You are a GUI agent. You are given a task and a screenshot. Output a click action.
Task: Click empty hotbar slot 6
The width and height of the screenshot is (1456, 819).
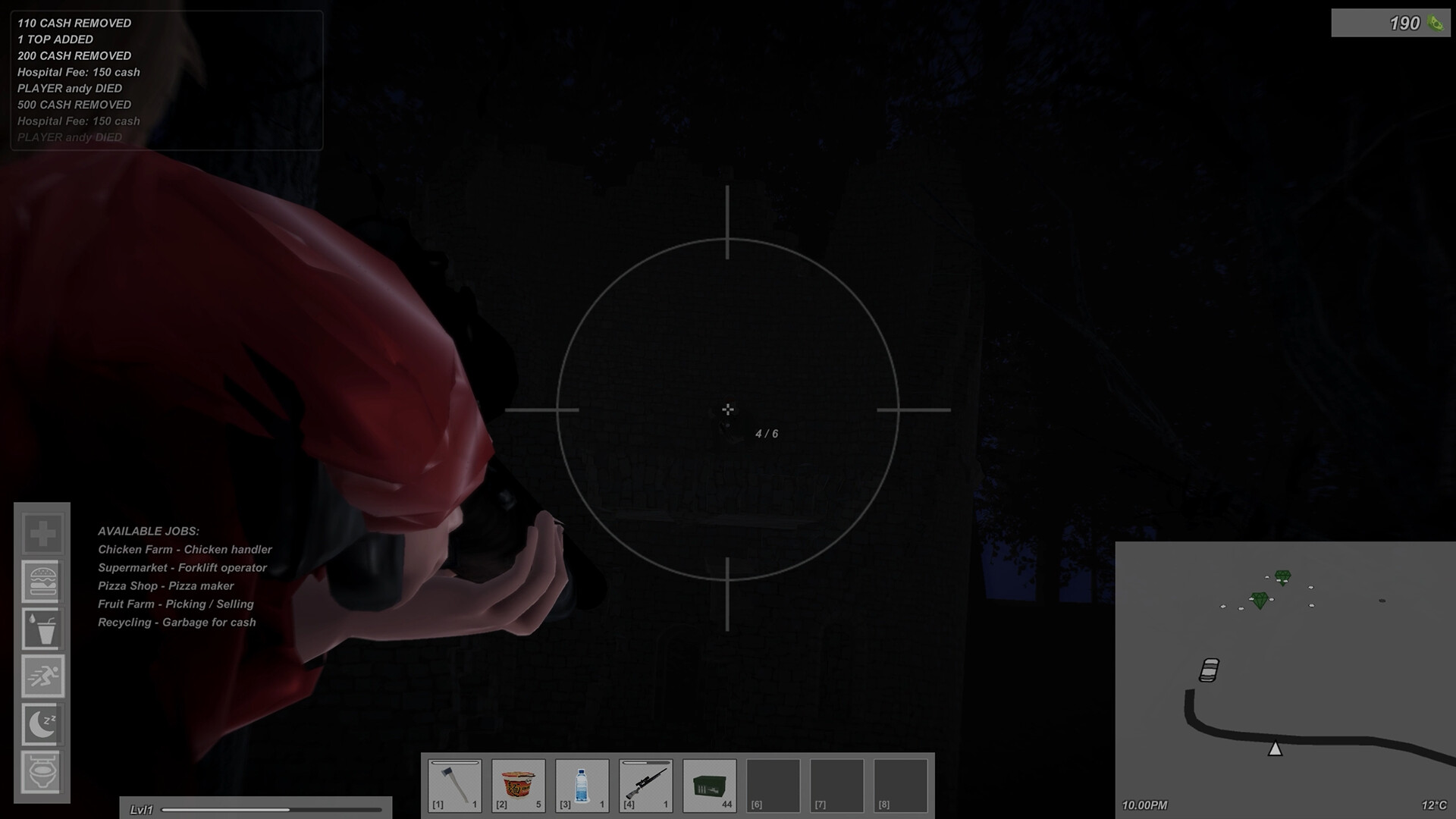point(772,785)
